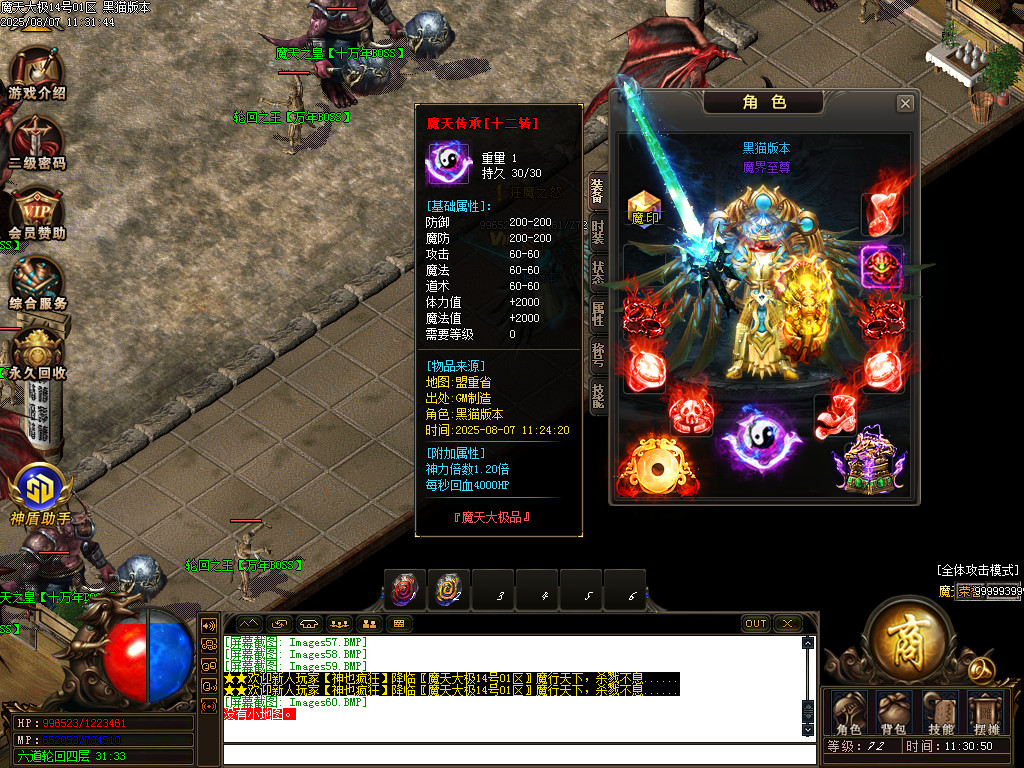The height and width of the screenshot is (768, 1024).
Task: Open the 摆摊 stall button
Action: [987, 713]
